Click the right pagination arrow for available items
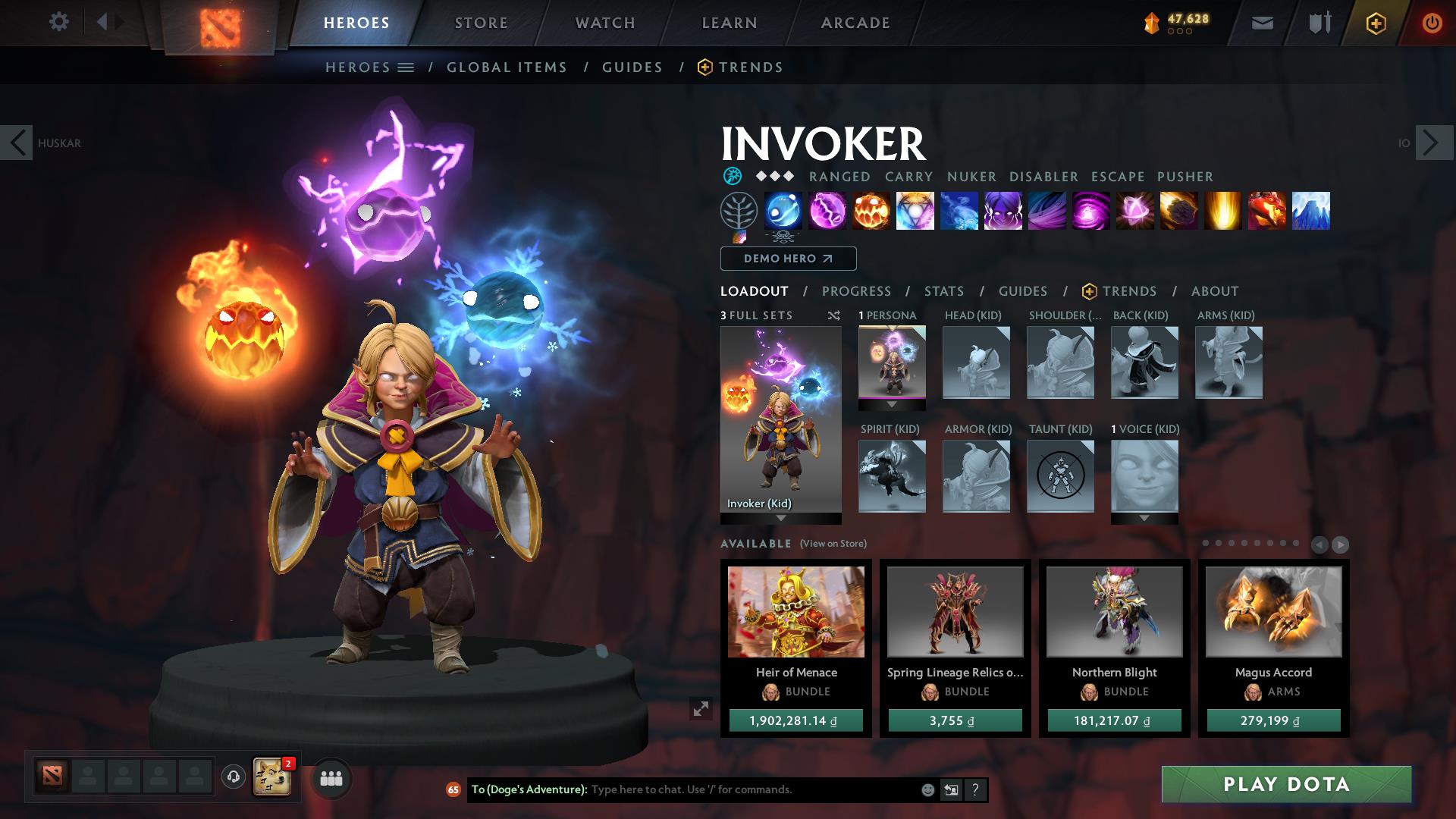The image size is (1456, 819). tap(1341, 544)
